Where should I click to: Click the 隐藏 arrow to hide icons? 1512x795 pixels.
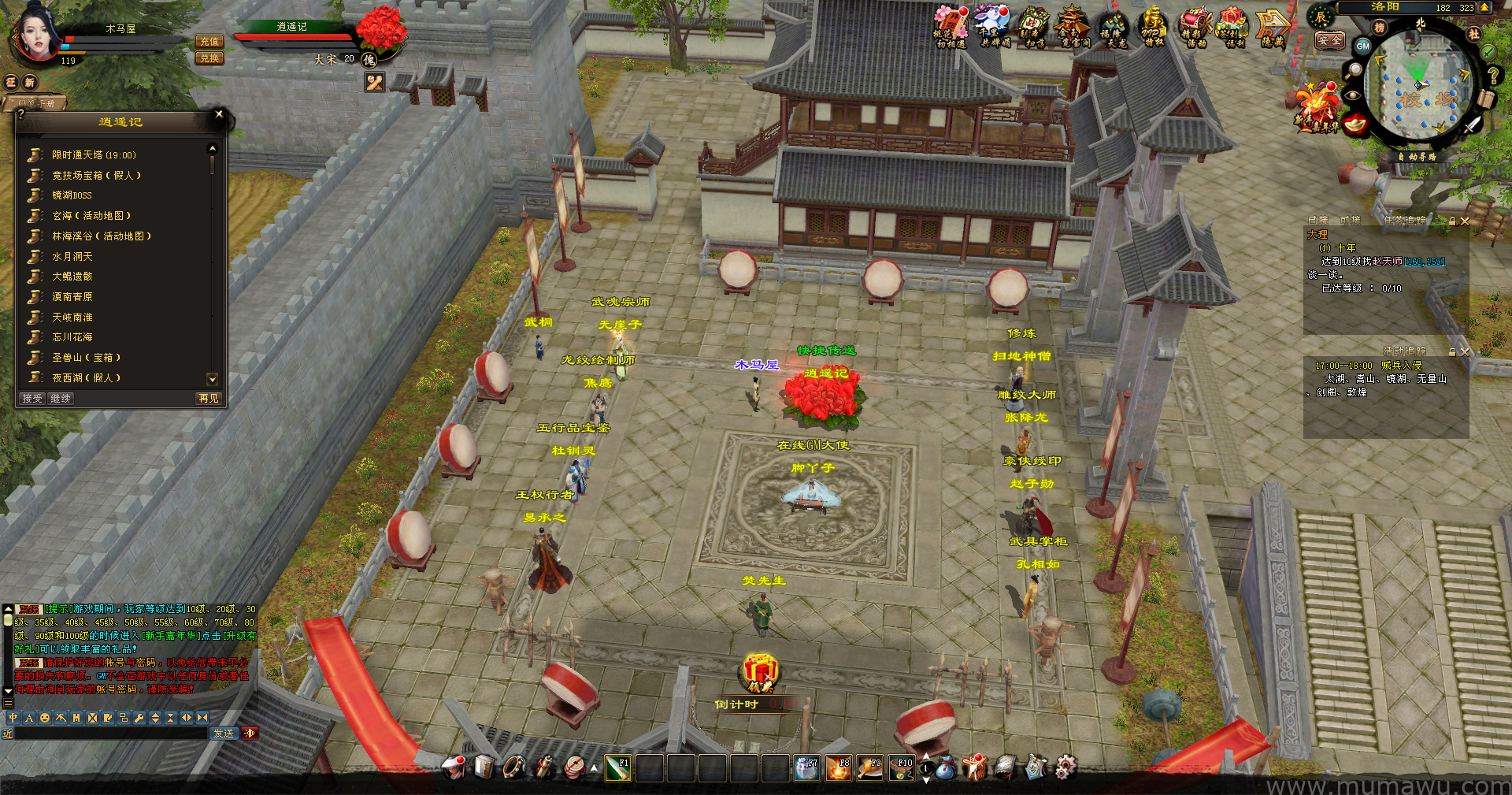(x=1272, y=28)
